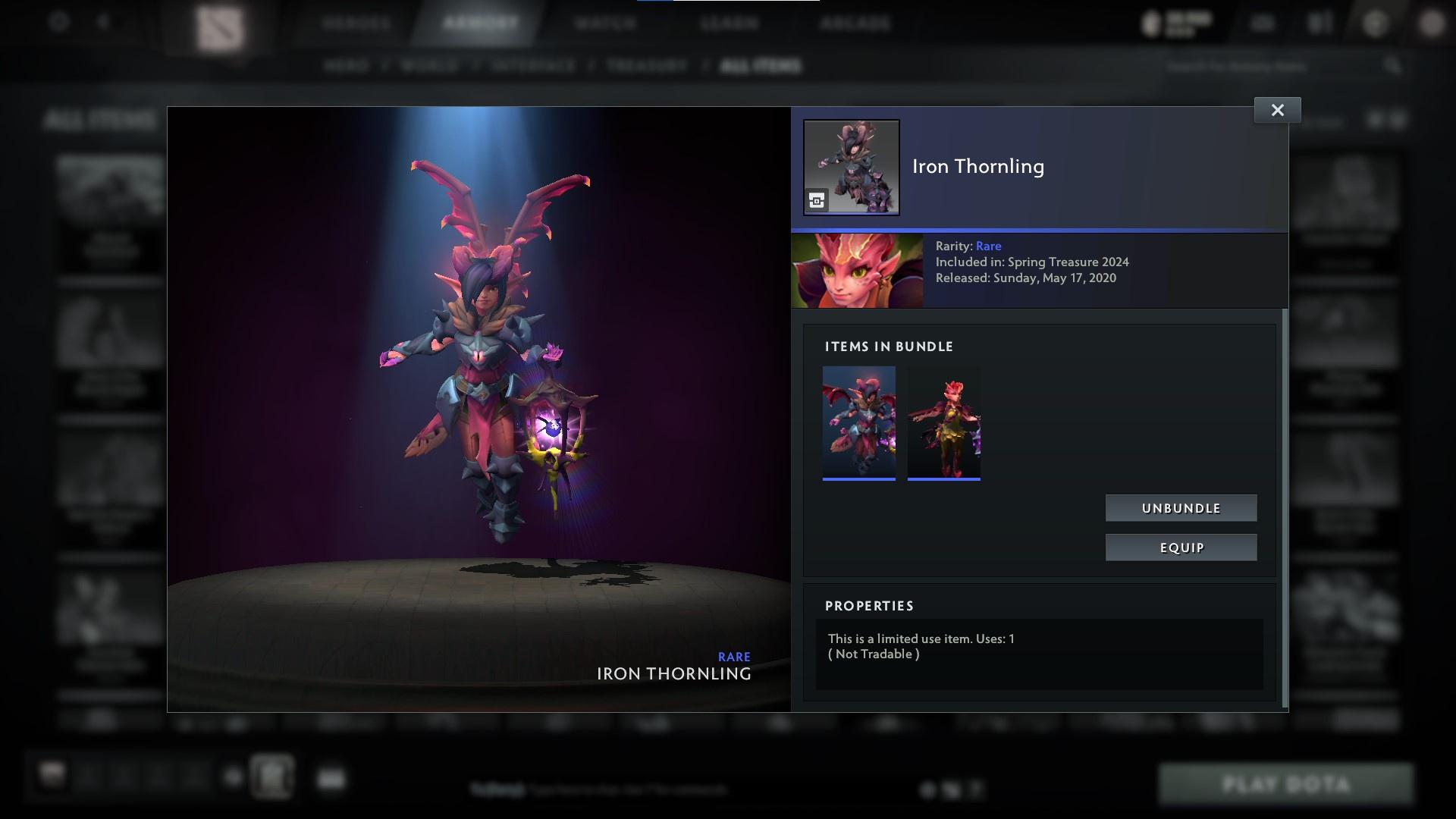The height and width of the screenshot is (819, 1456).
Task: Click the EQUIP button
Action: click(1181, 547)
